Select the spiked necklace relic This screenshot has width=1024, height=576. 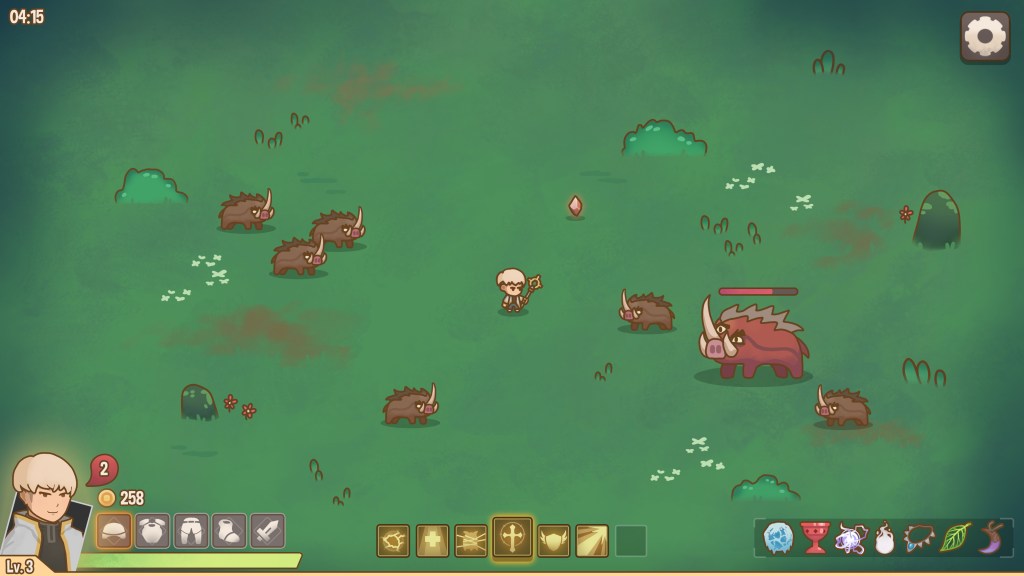919,538
